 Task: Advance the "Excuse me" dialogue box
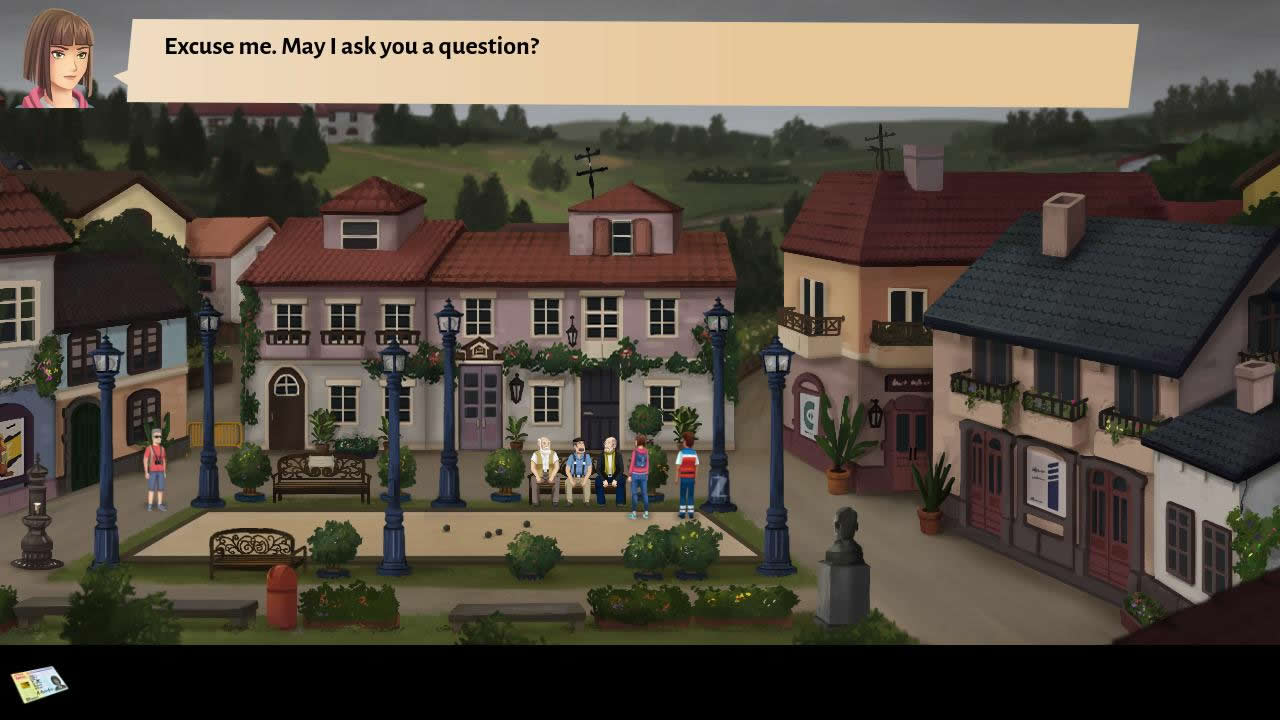tap(632, 62)
